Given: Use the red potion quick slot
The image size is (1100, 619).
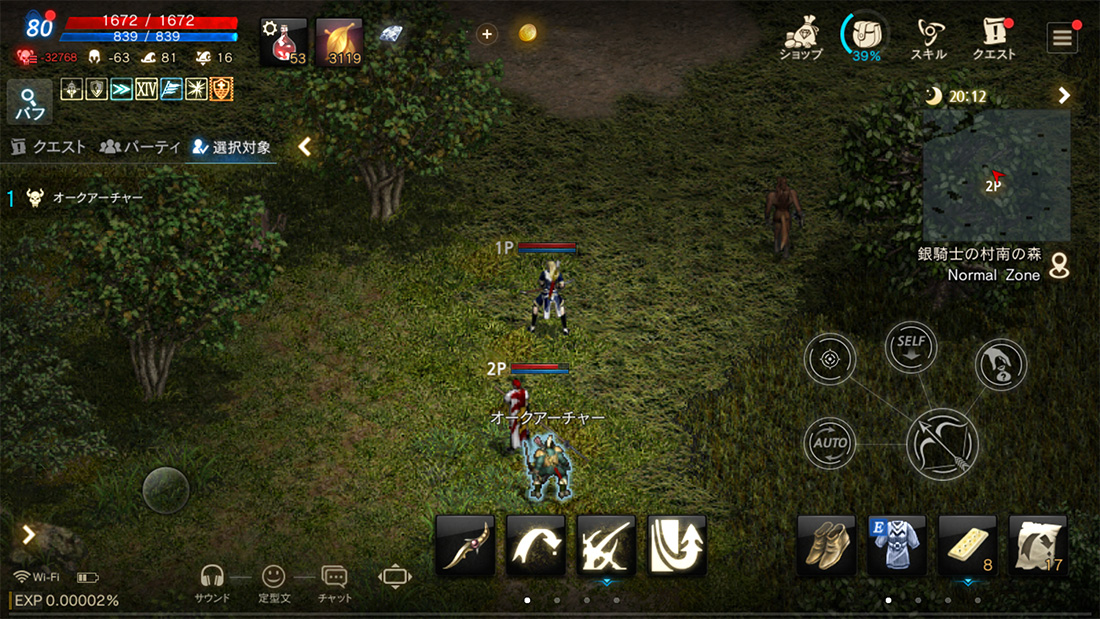Looking at the screenshot, I should coord(284,42).
